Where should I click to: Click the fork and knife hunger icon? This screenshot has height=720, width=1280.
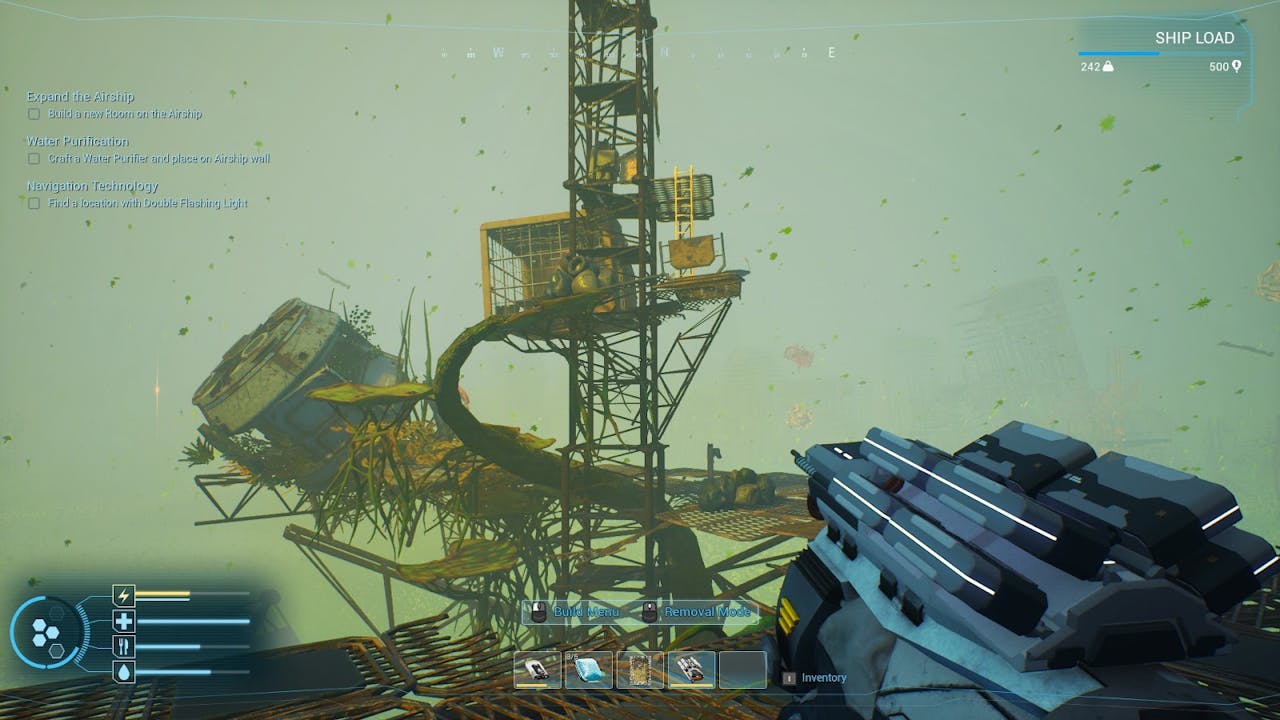(124, 647)
